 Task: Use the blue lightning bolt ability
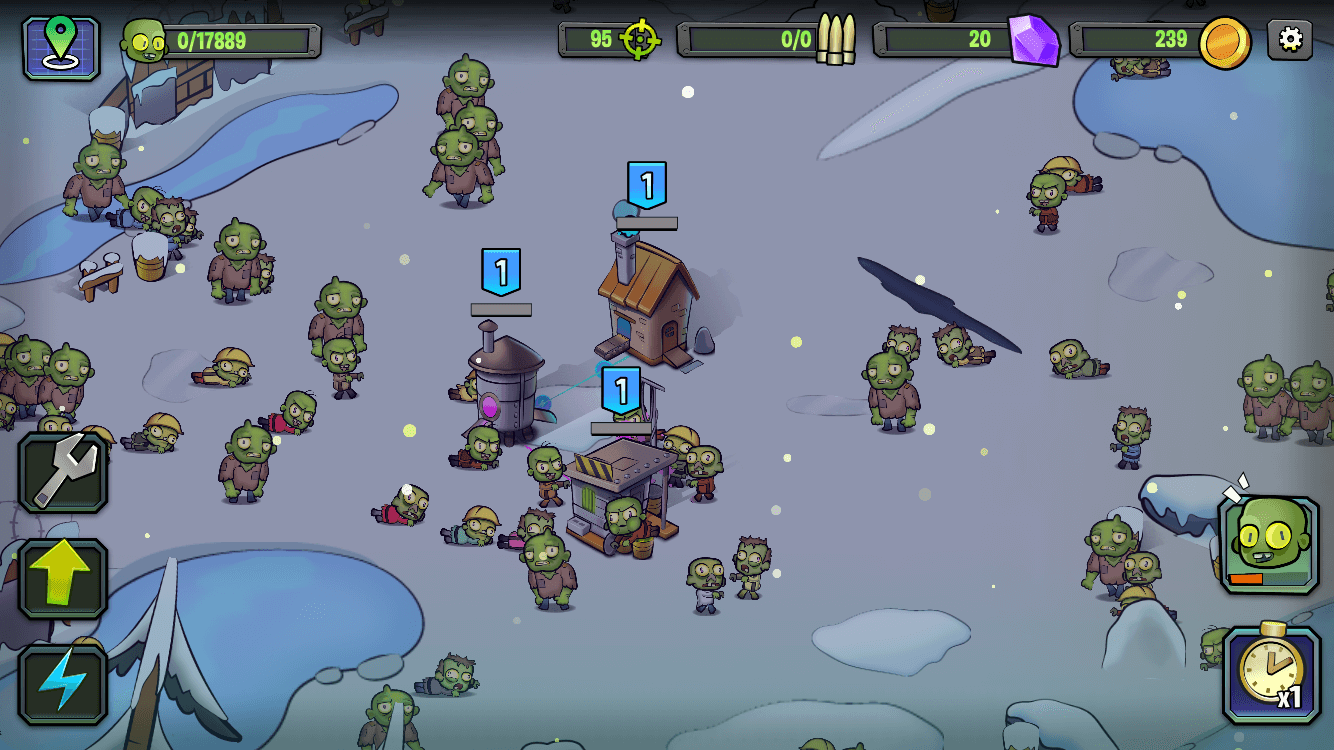(63, 684)
